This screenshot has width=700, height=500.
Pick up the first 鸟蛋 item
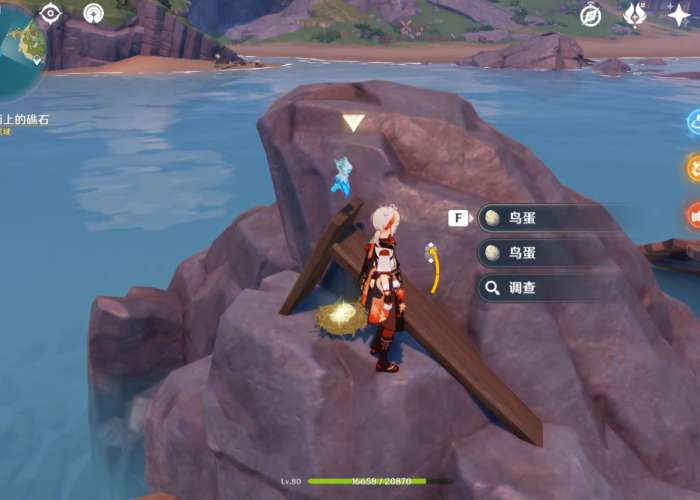pyautogui.click(x=545, y=218)
